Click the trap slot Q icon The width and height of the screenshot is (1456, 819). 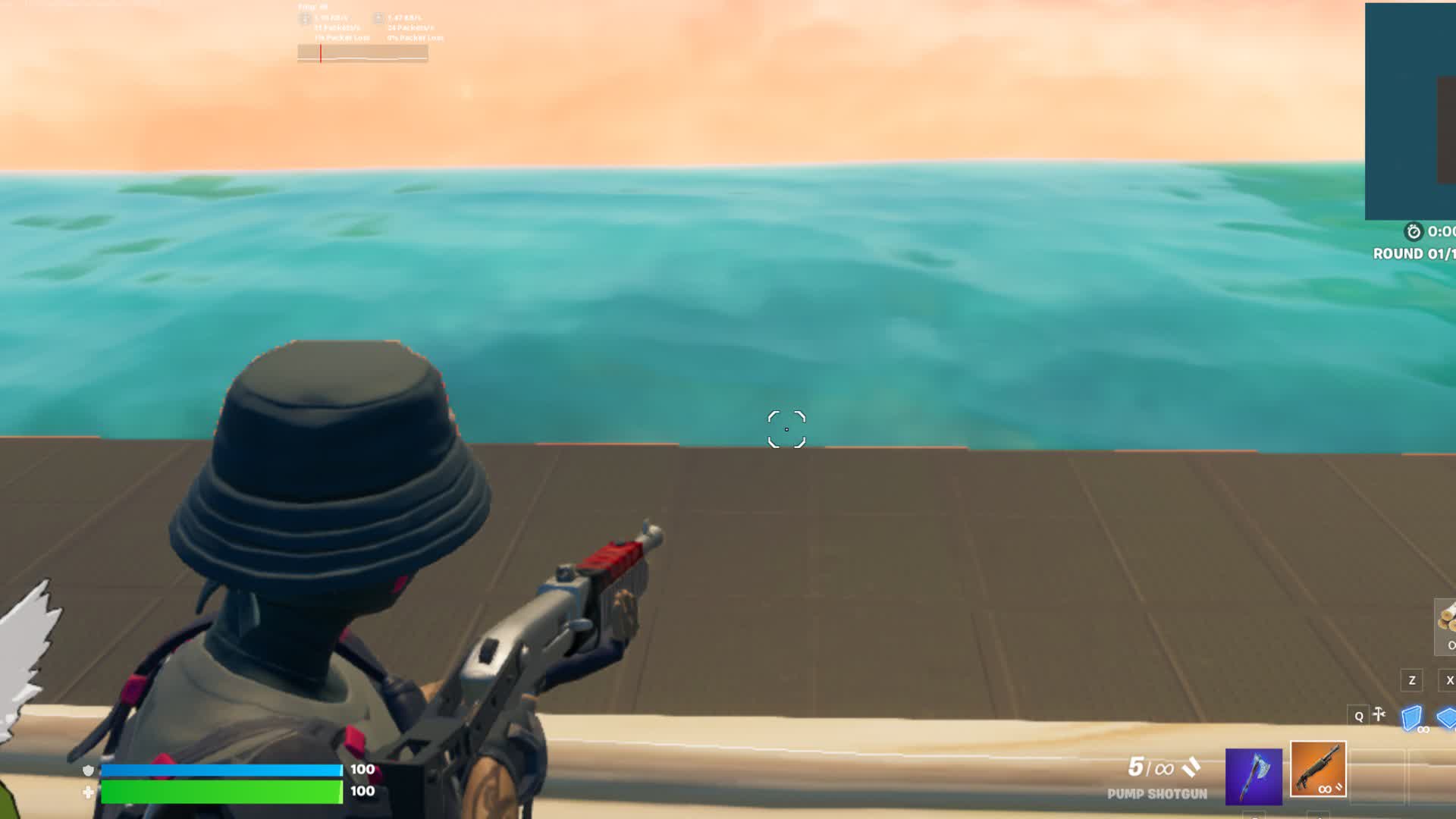pyautogui.click(x=1359, y=716)
